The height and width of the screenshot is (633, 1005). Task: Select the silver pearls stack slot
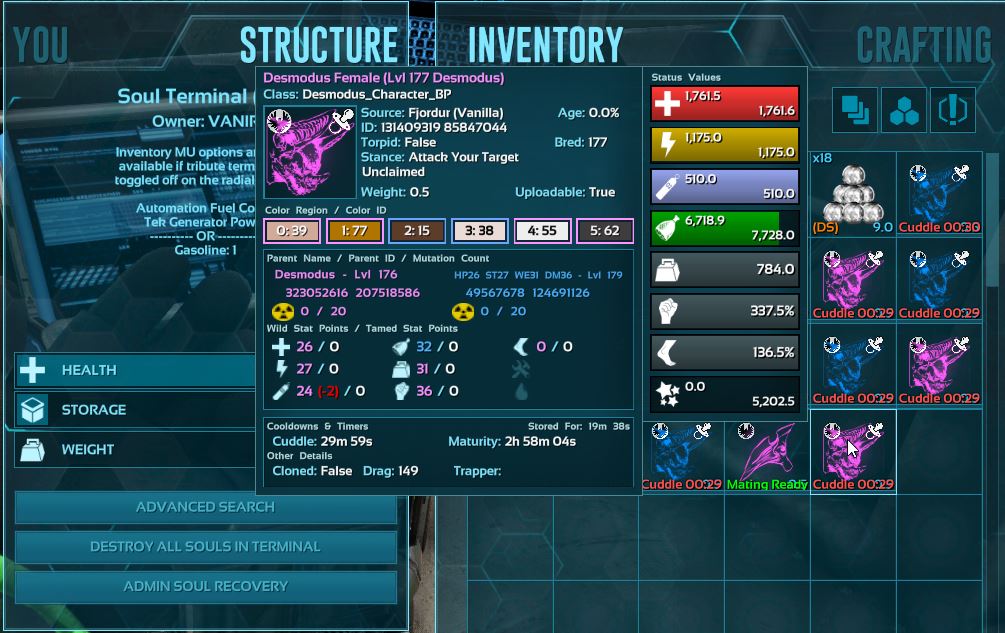pos(852,194)
